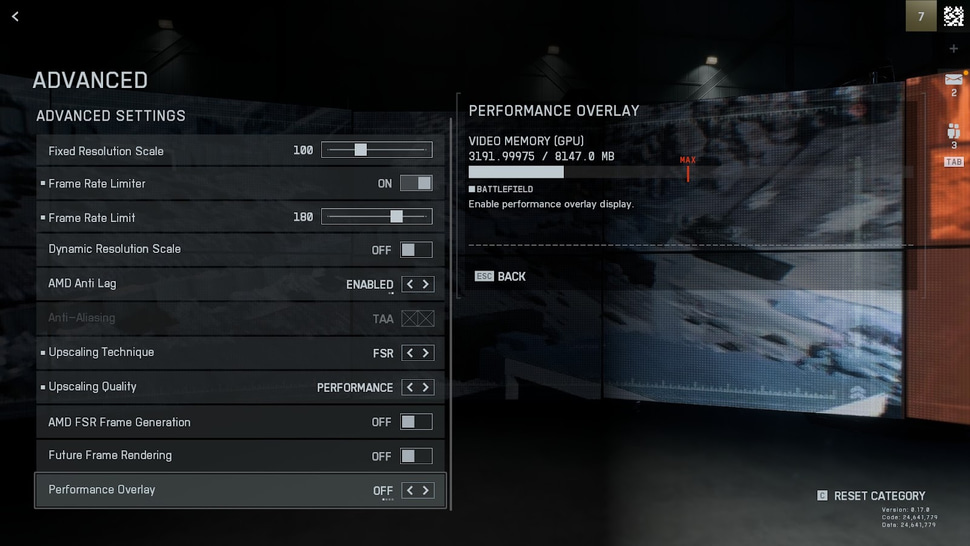Click the Back button in overlay panel
This screenshot has height=546, width=970.
click(501, 276)
